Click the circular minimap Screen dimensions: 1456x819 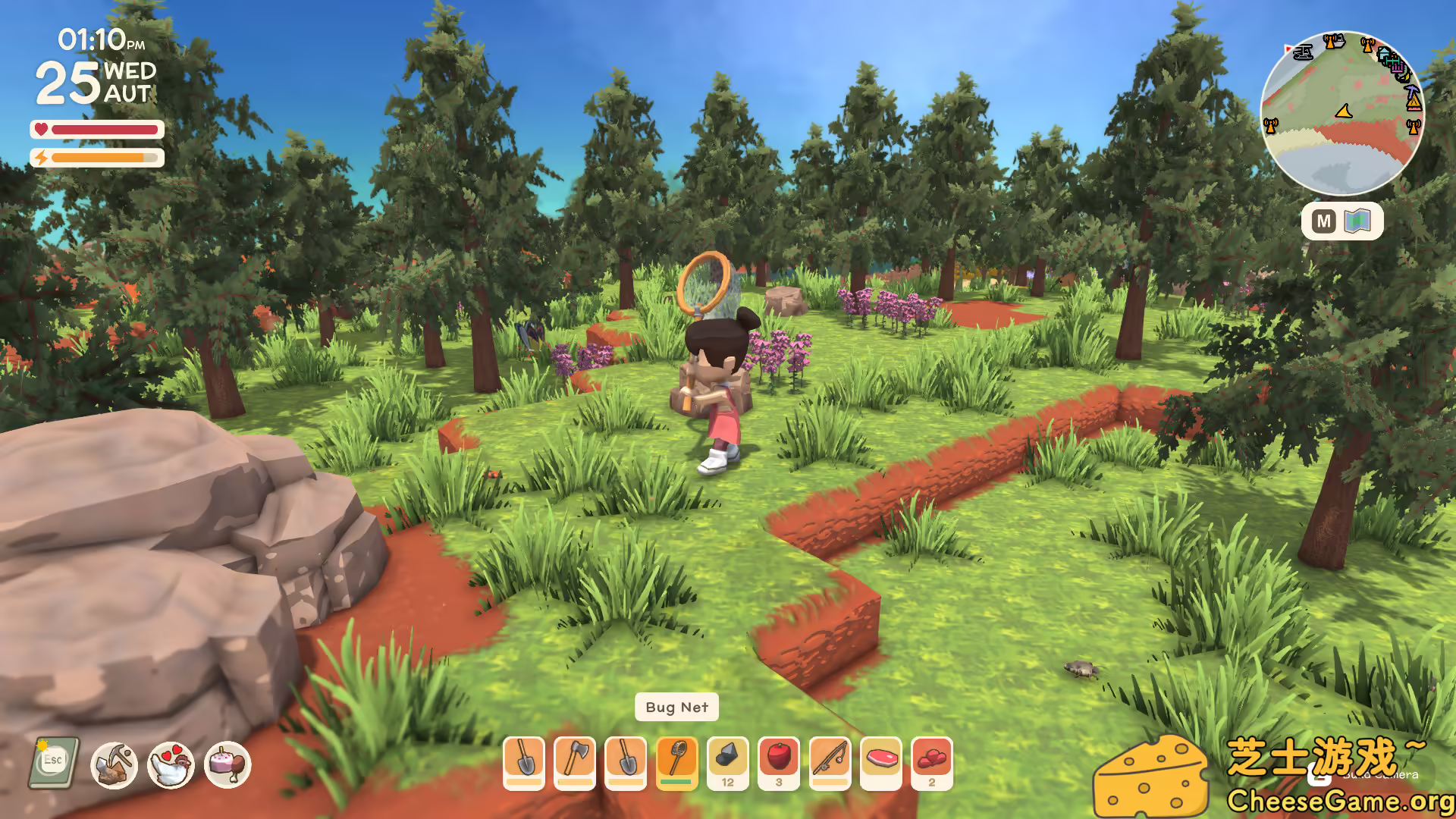coord(1341,114)
